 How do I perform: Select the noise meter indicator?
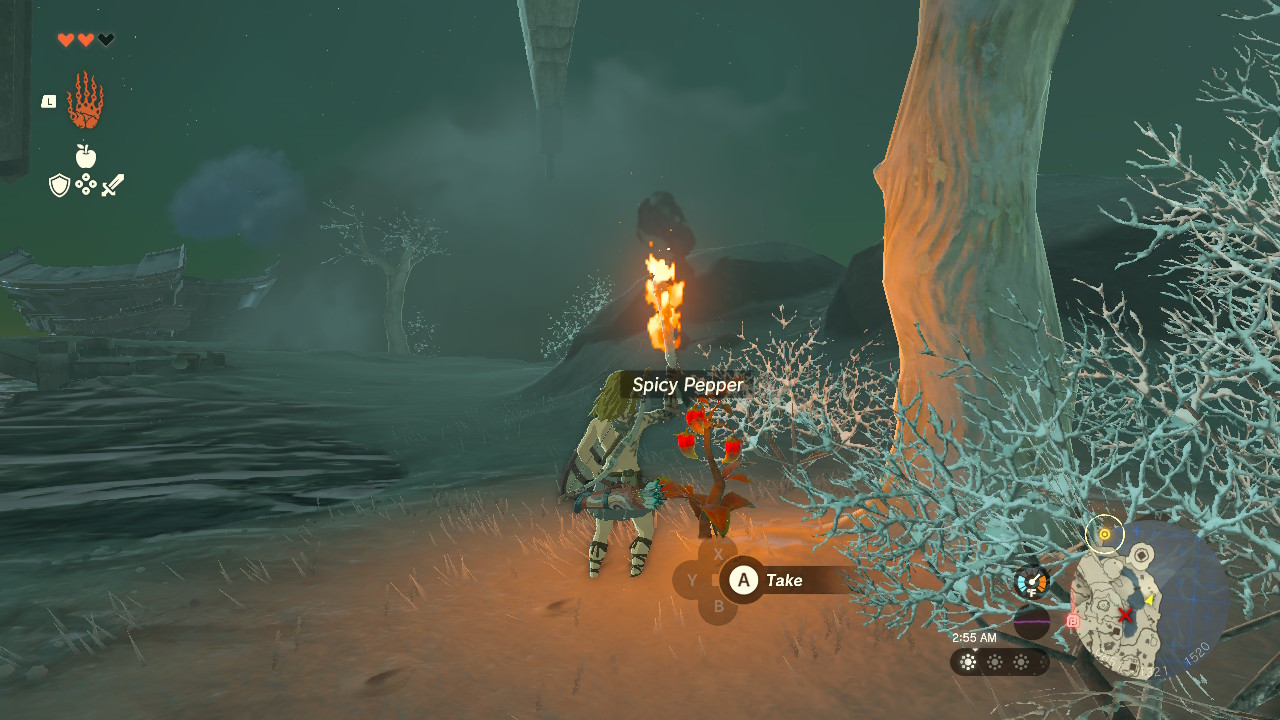click(1032, 621)
